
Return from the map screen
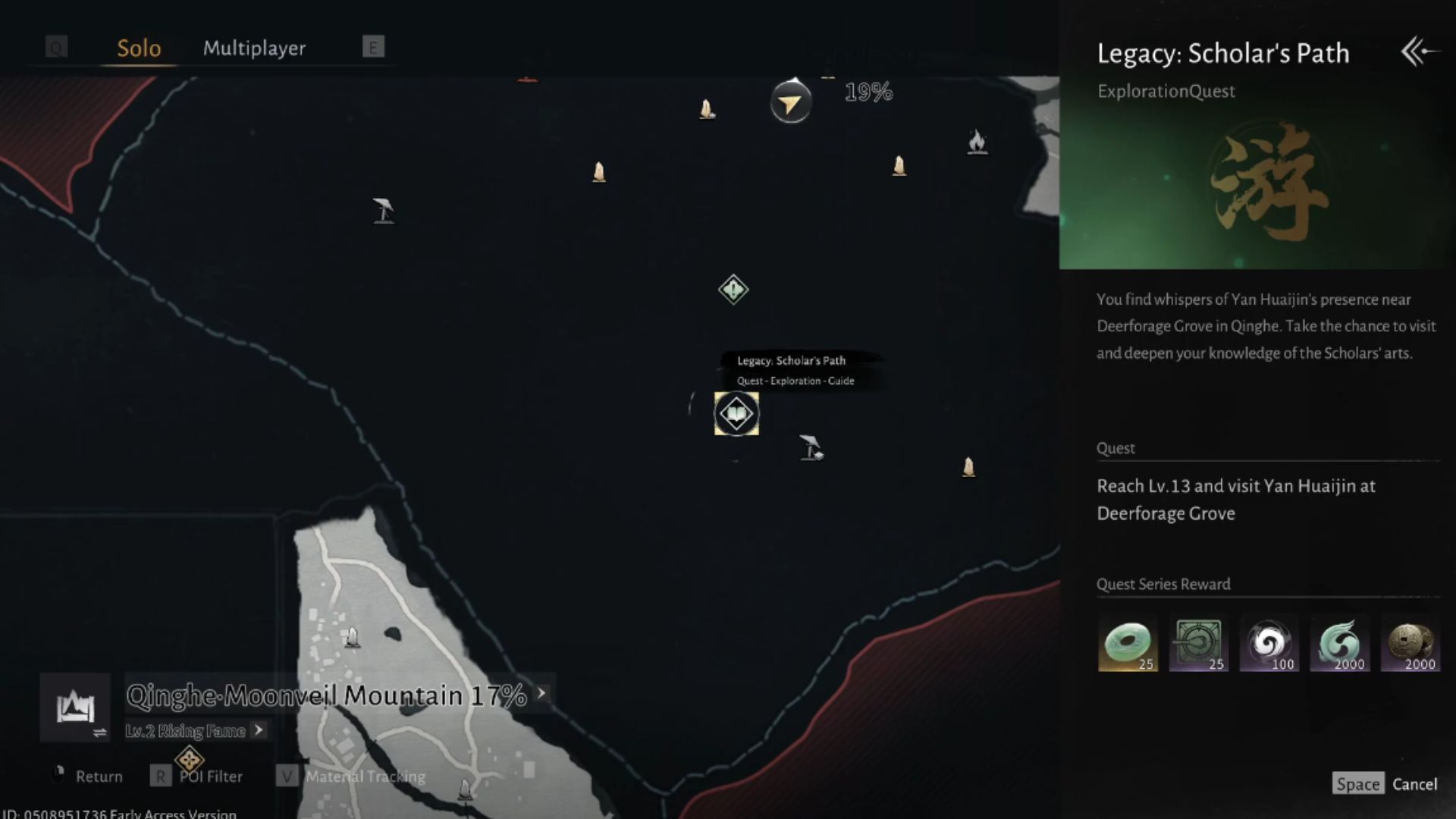99,777
